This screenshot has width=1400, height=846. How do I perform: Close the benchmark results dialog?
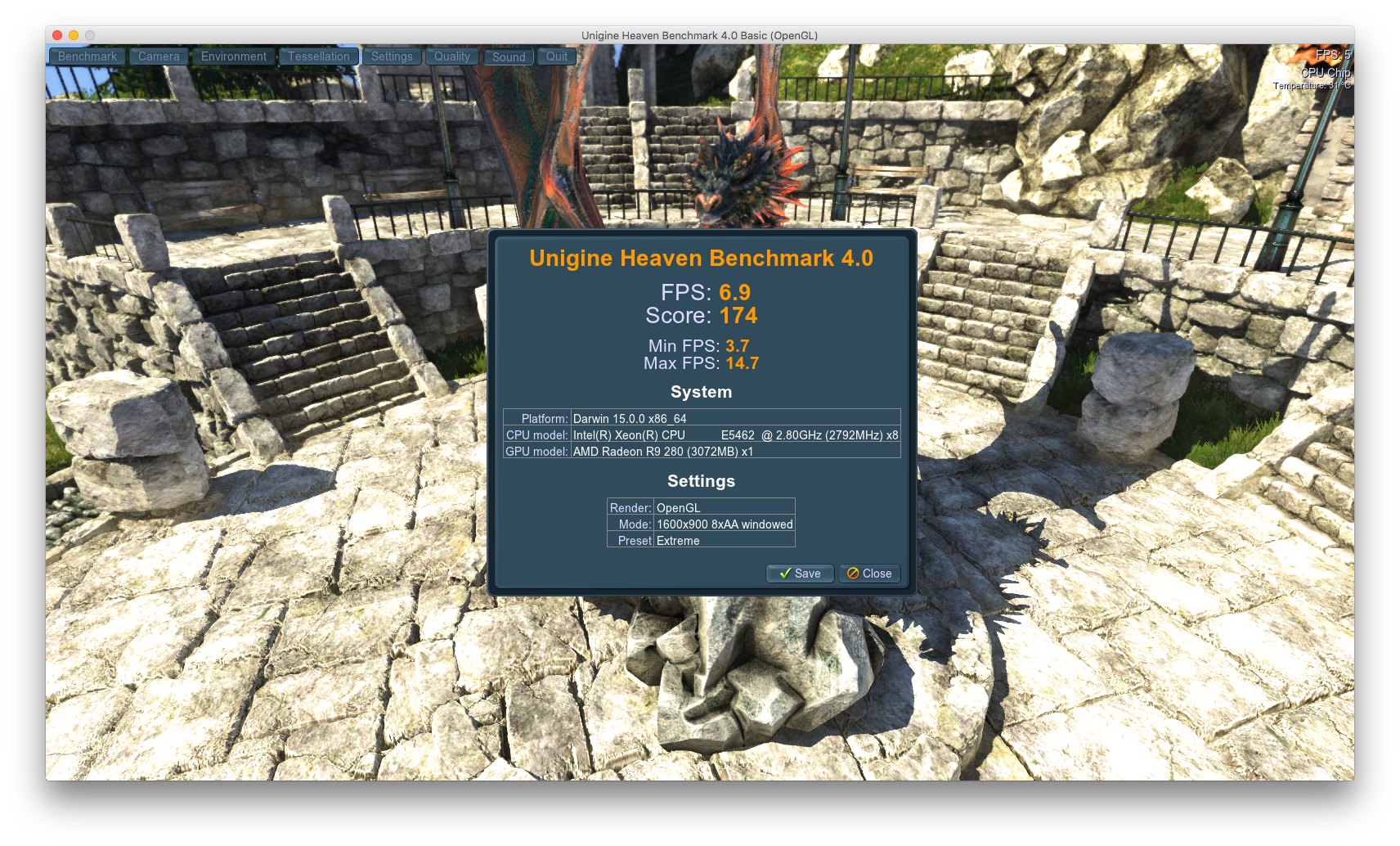869,574
